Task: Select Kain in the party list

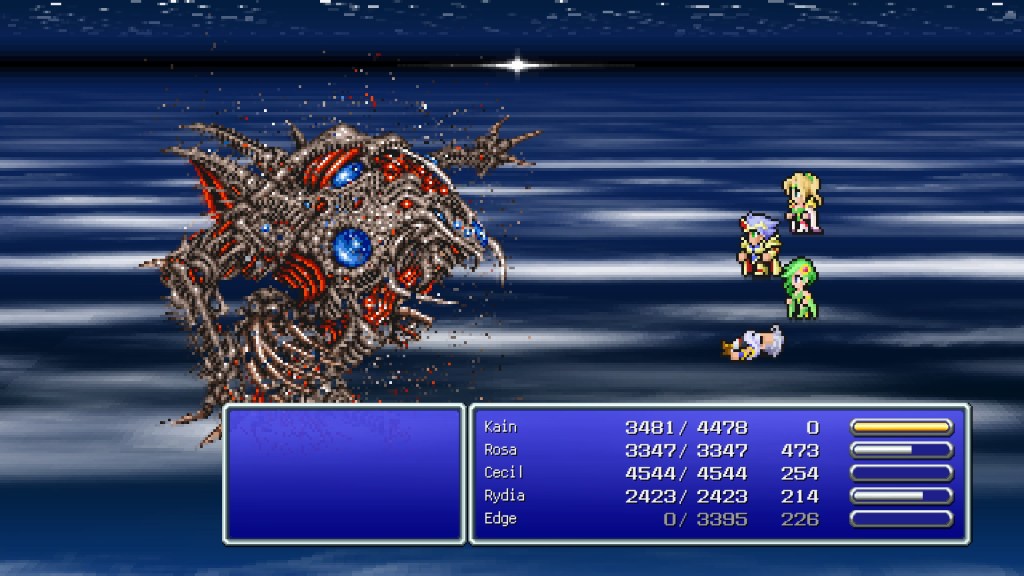Action: pyautogui.click(x=501, y=427)
